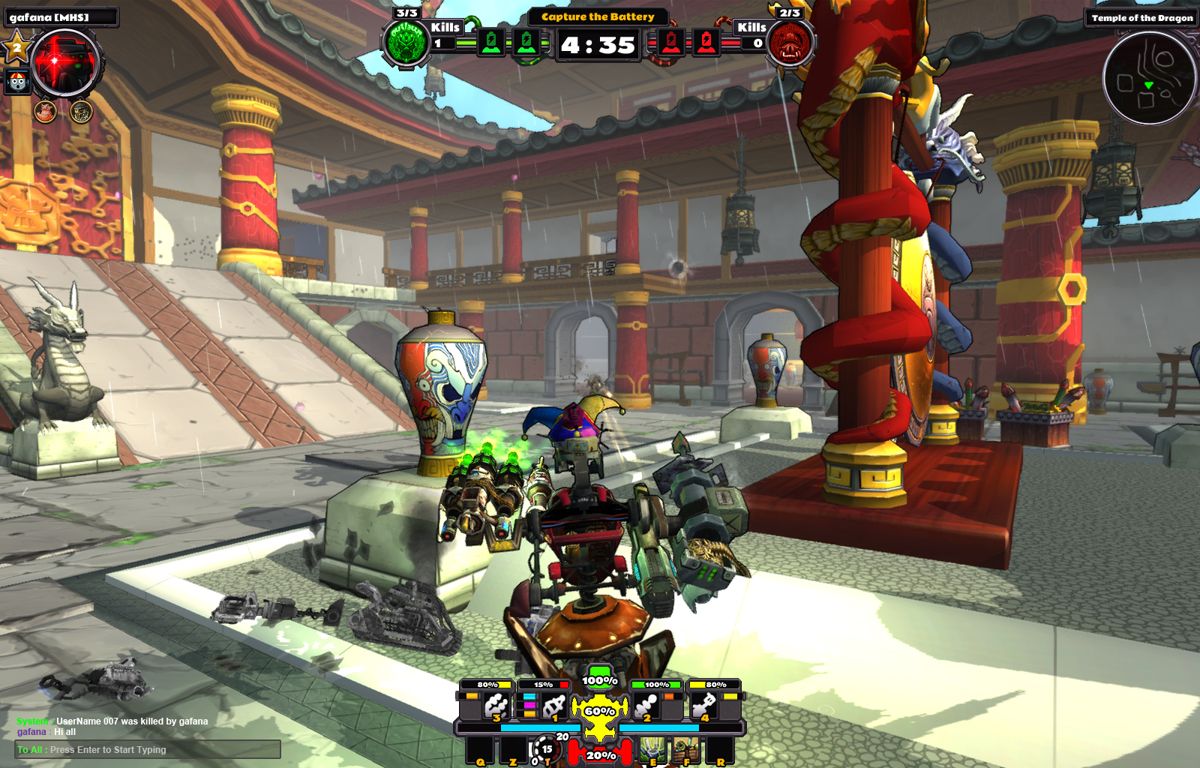The width and height of the screenshot is (1200, 768).
Task: Activate the F ability icon
Action: pyautogui.click(x=683, y=749)
